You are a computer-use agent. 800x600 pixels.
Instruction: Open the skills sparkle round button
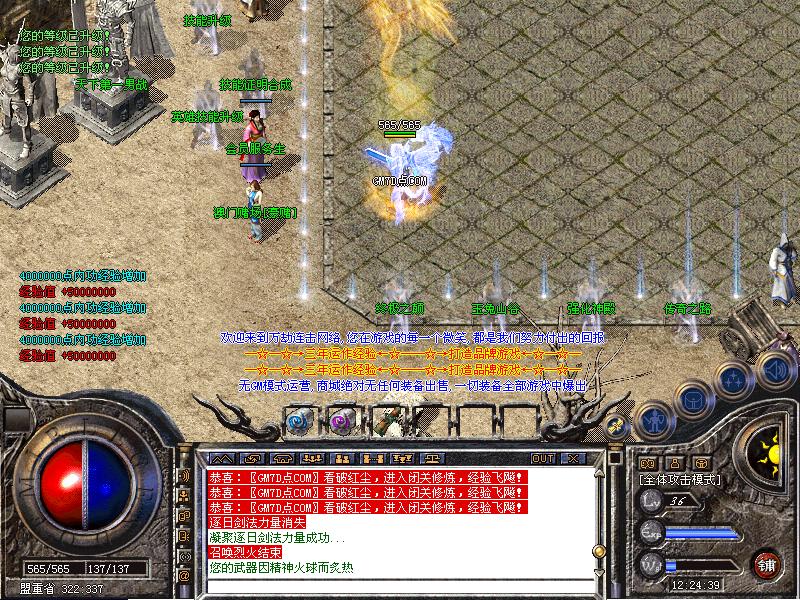pyautogui.click(x=733, y=381)
